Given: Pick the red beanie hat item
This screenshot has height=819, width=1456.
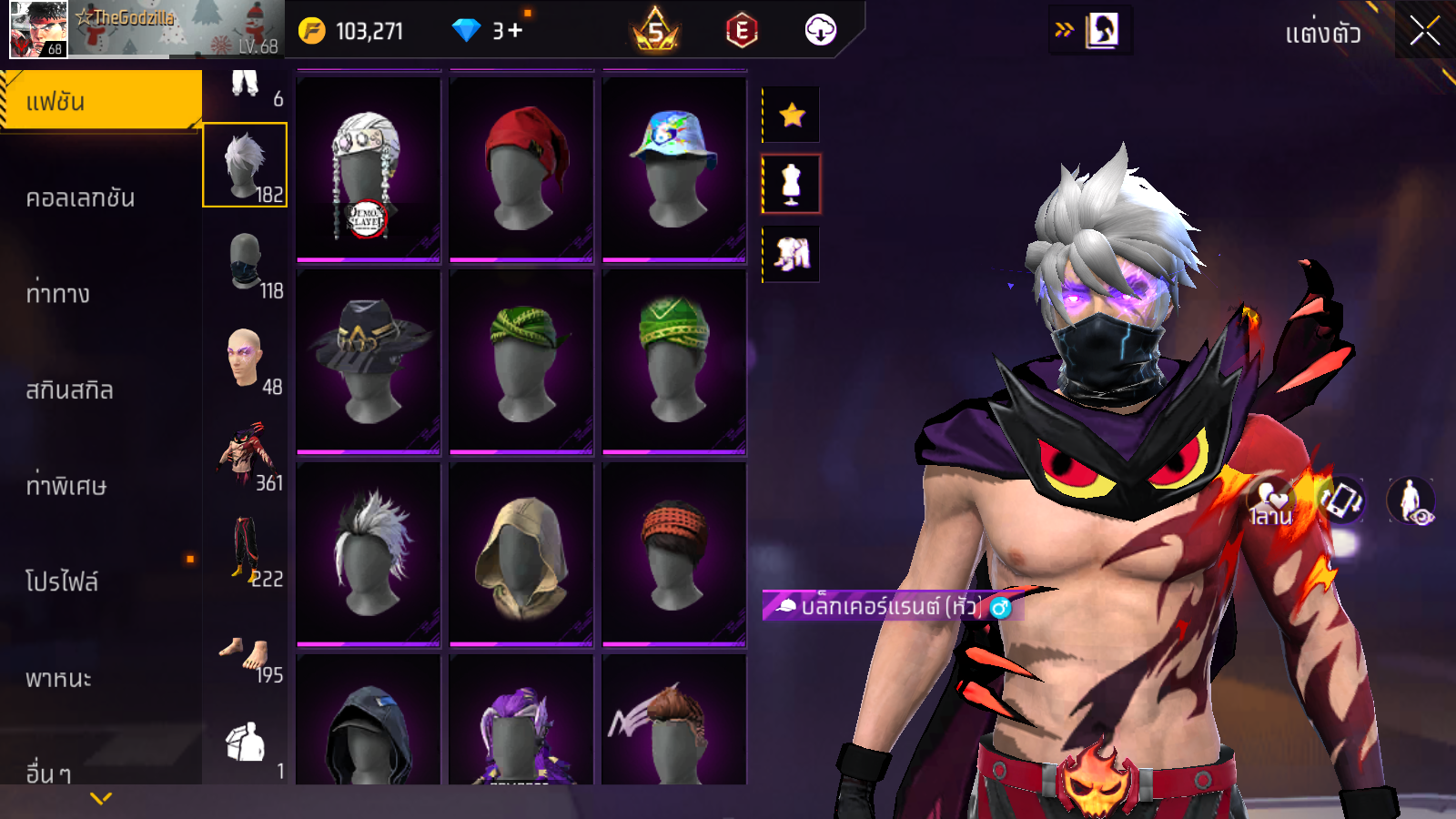Looking at the screenshot, I should coord(521,168).
